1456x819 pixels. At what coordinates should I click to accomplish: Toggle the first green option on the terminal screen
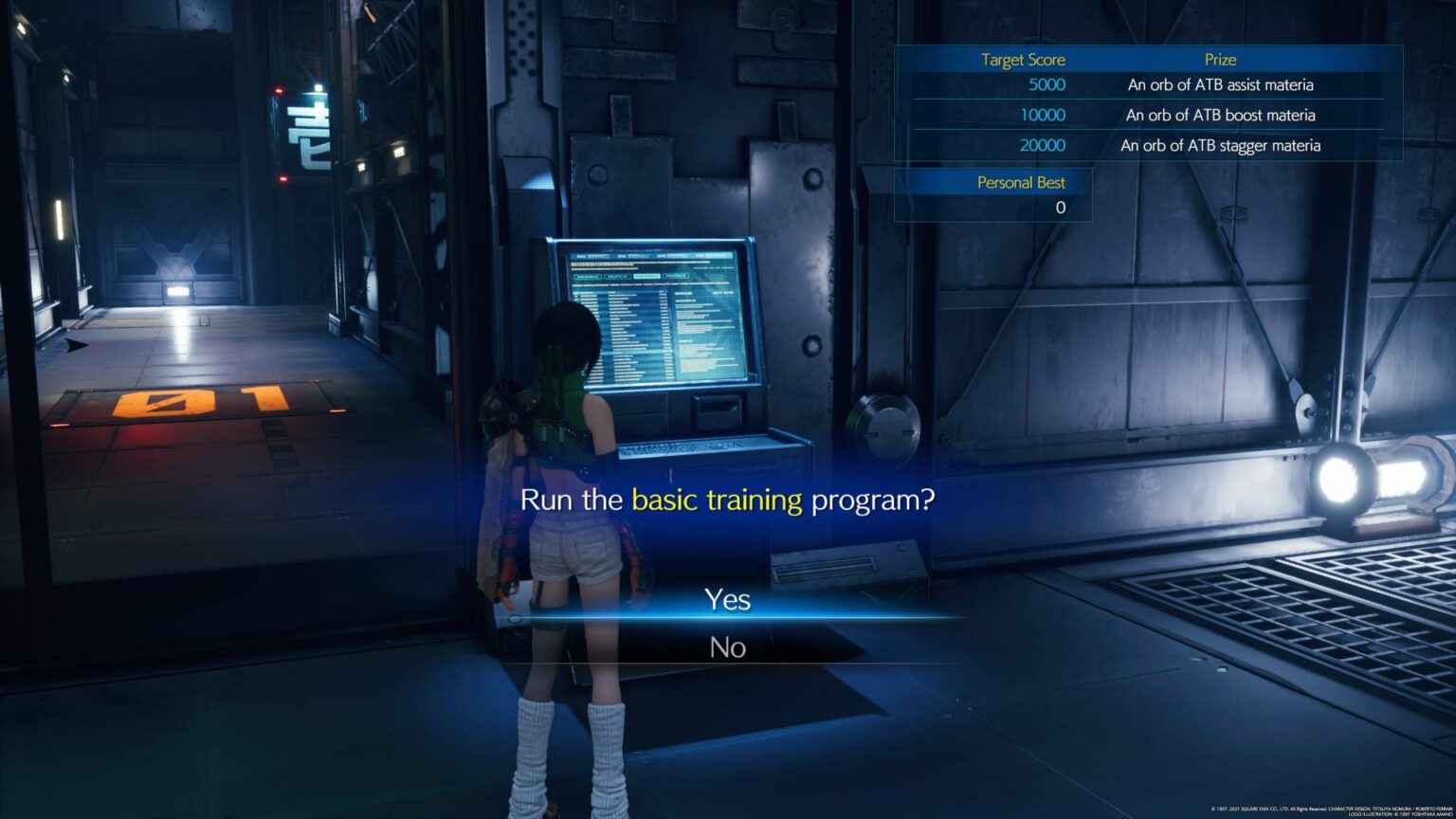tap(588, 277)
